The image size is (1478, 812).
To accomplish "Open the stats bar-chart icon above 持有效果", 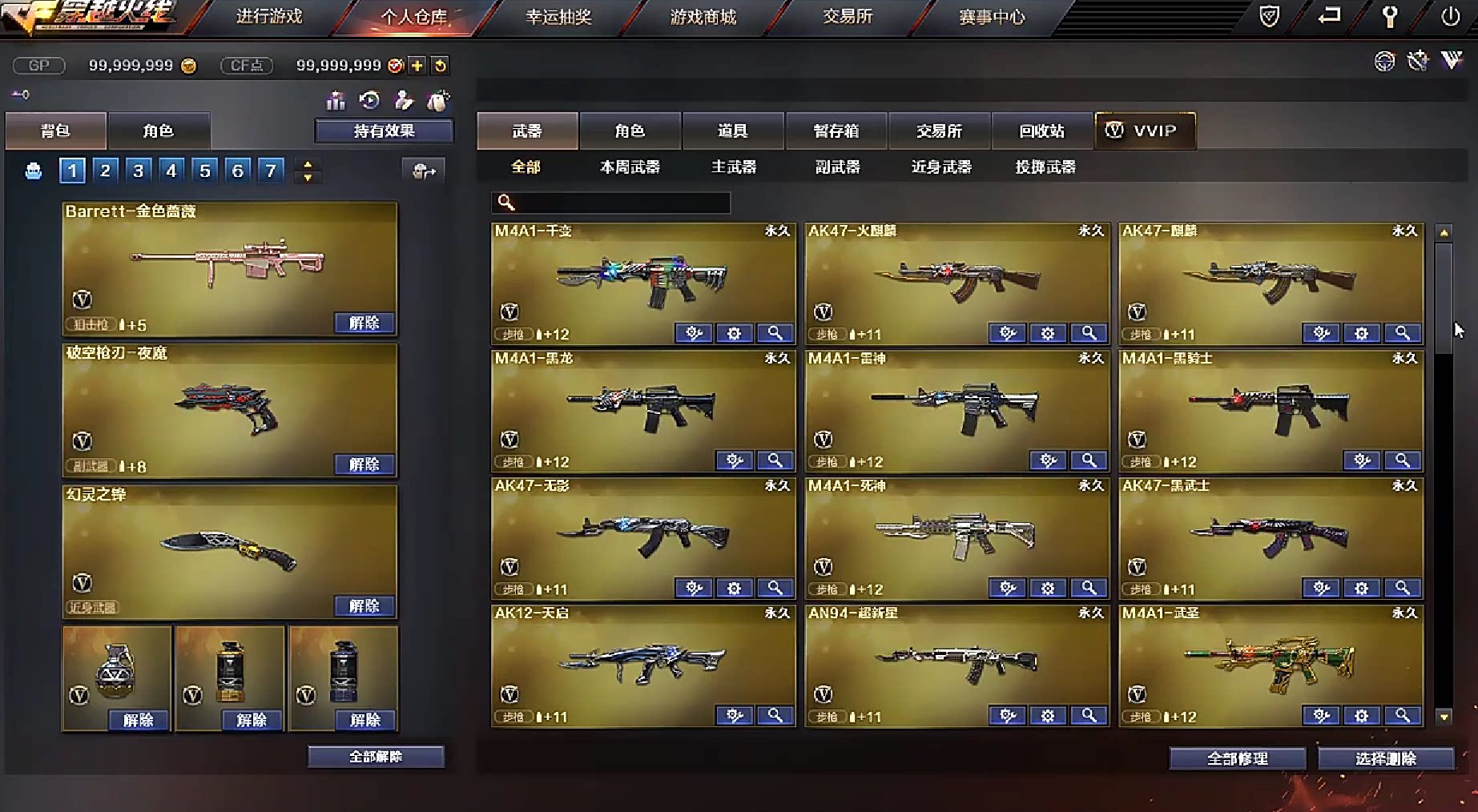I will point(336,101).
